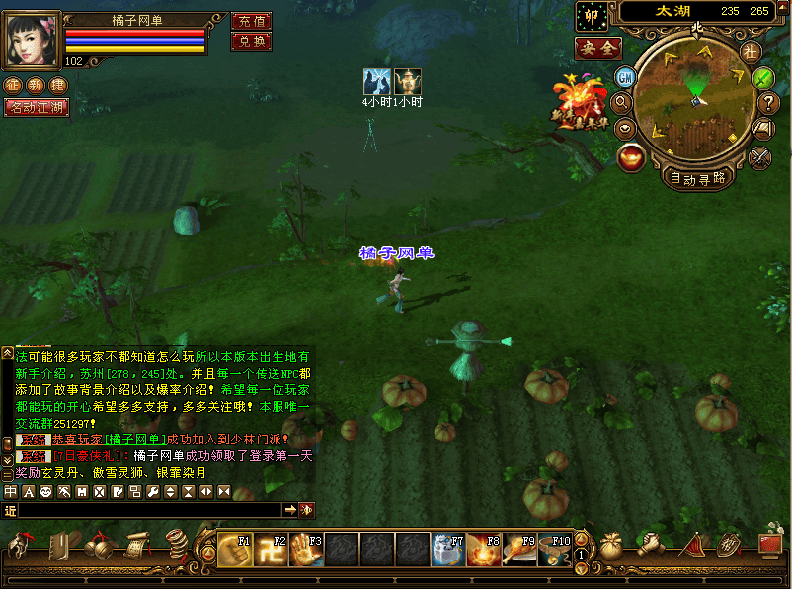The image size is (792, 589).
Task: Click the 社 social button by the minimap
Action: click(x=749, y=52)
